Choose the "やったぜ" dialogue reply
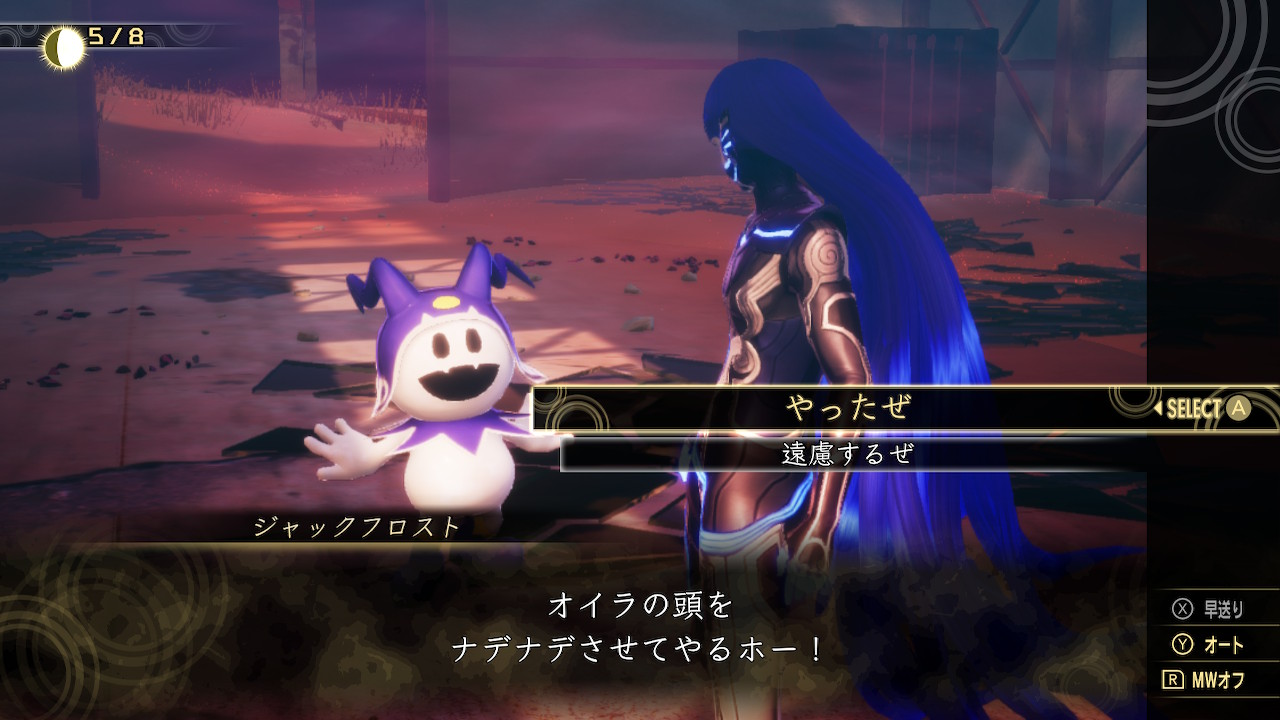Viewport: 1280px width, 720px height. pos(848,408)
